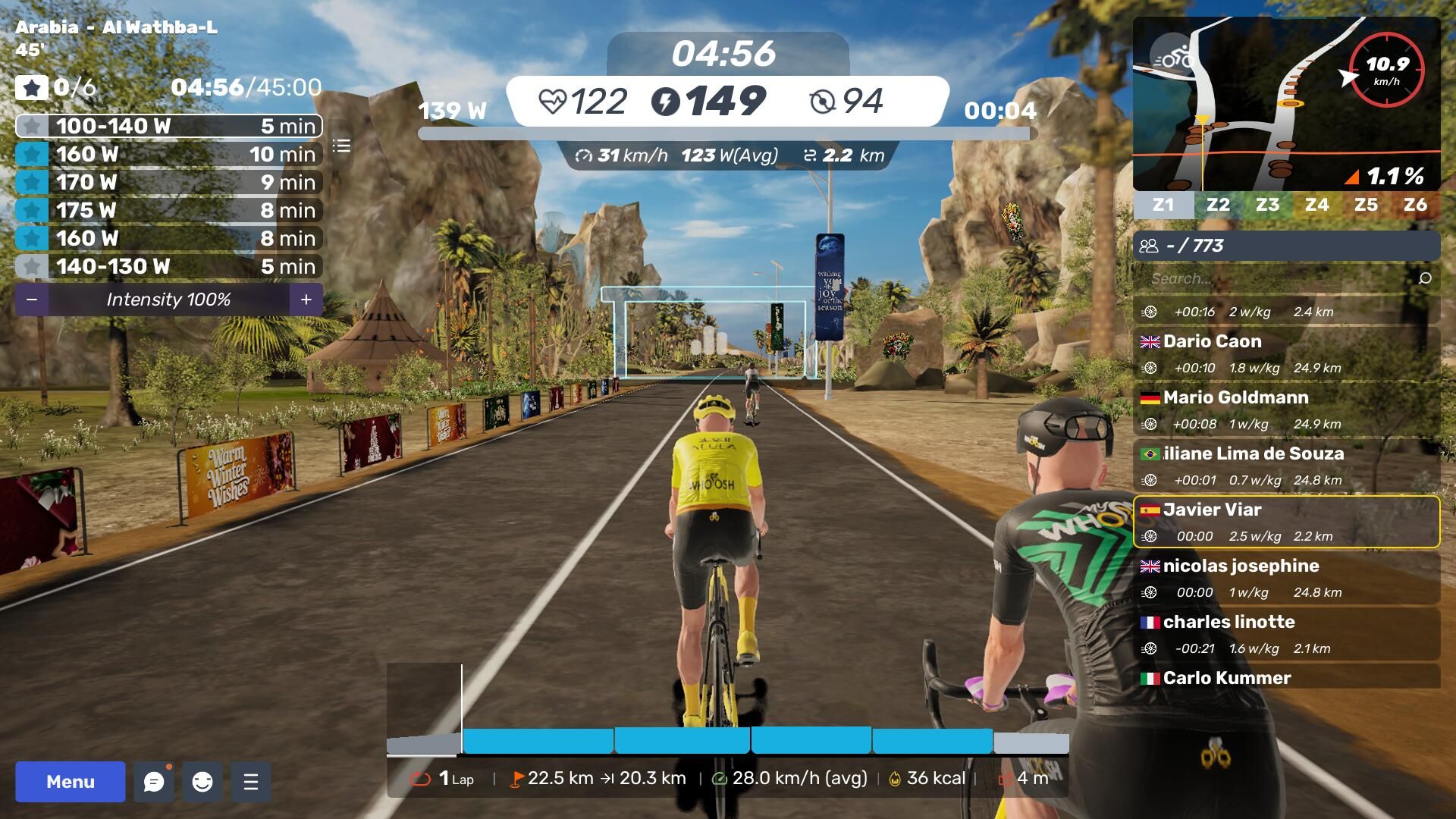Screen dimensions: 1456x819
Task: Select rider nicolas josephine
Action: click(x=1286, y=579)
